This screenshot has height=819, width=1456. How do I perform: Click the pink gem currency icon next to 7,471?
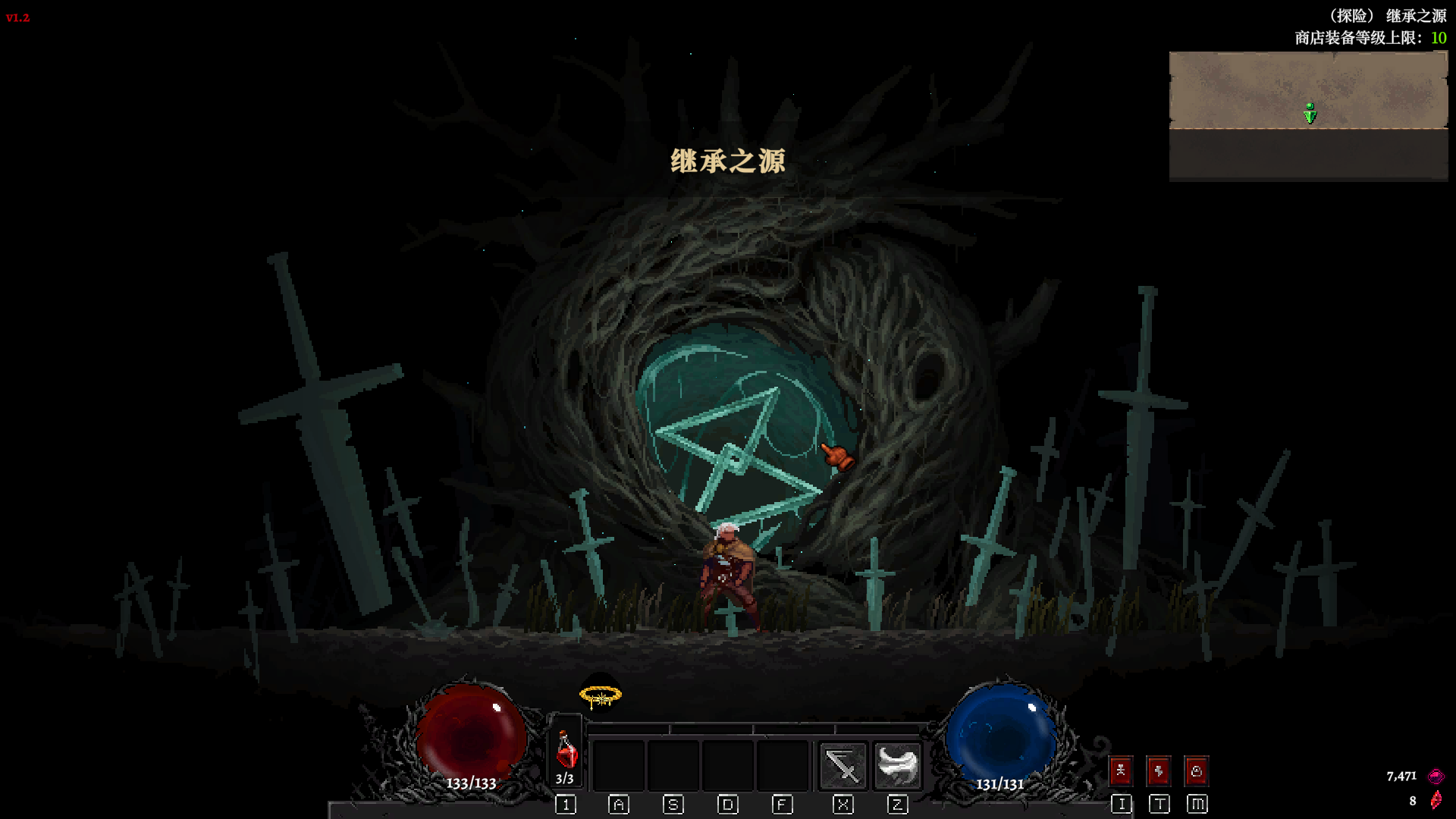(1436, 776)
